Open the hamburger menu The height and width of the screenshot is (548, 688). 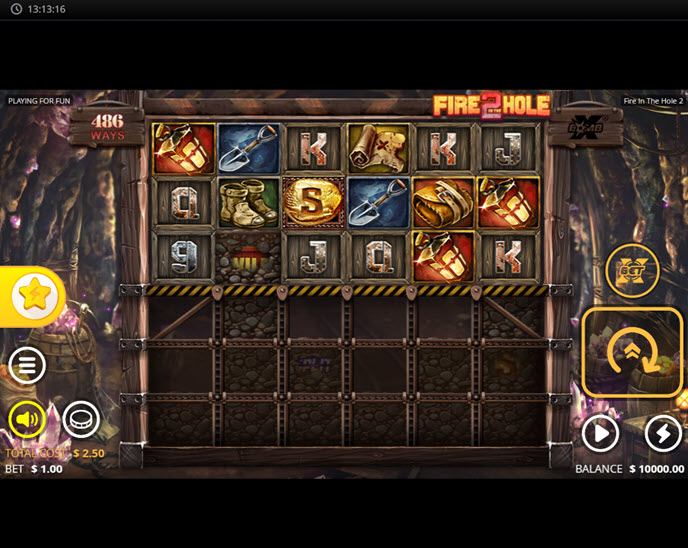(27, 366)
